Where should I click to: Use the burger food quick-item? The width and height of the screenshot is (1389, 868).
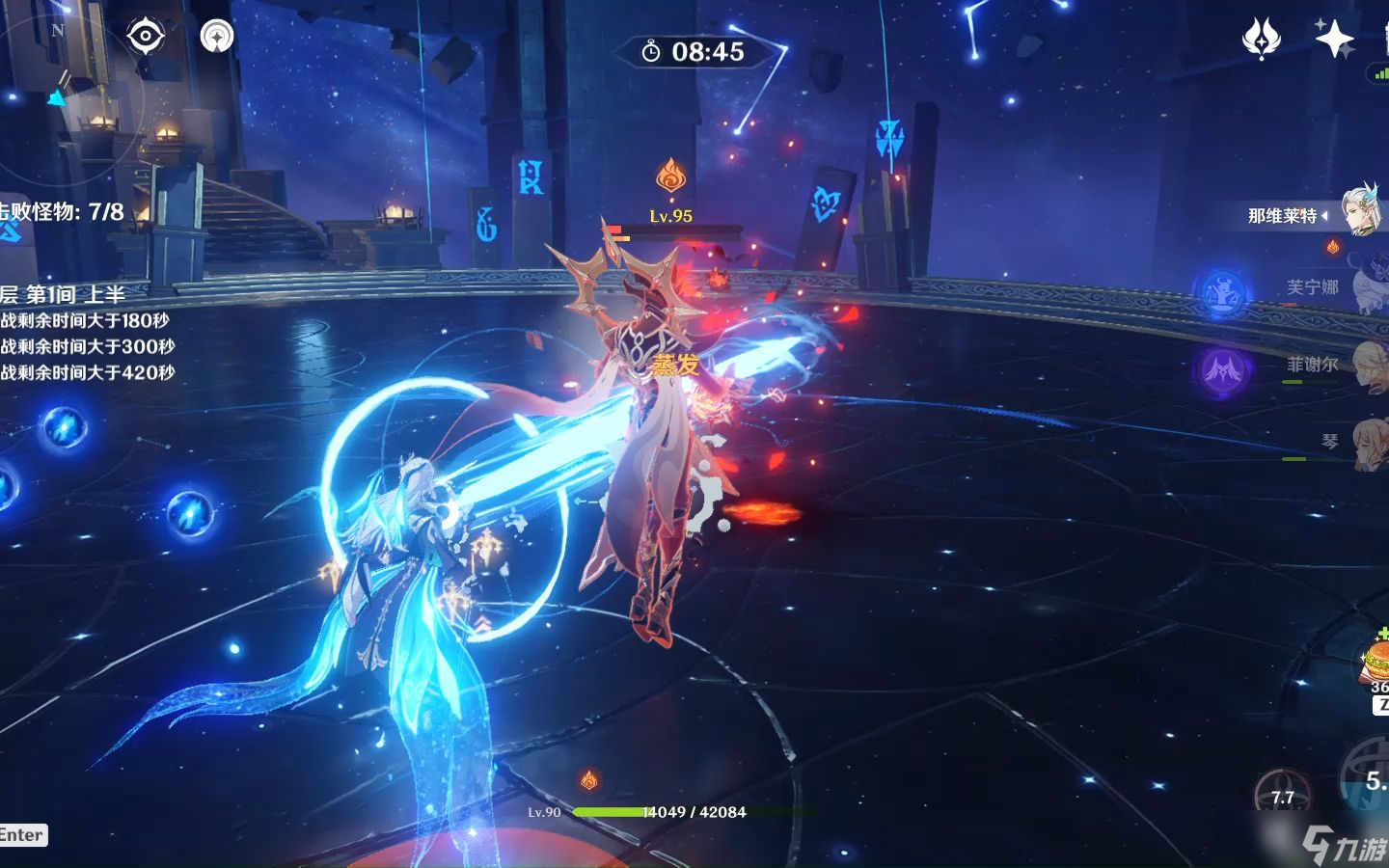tap(1375, 661)
